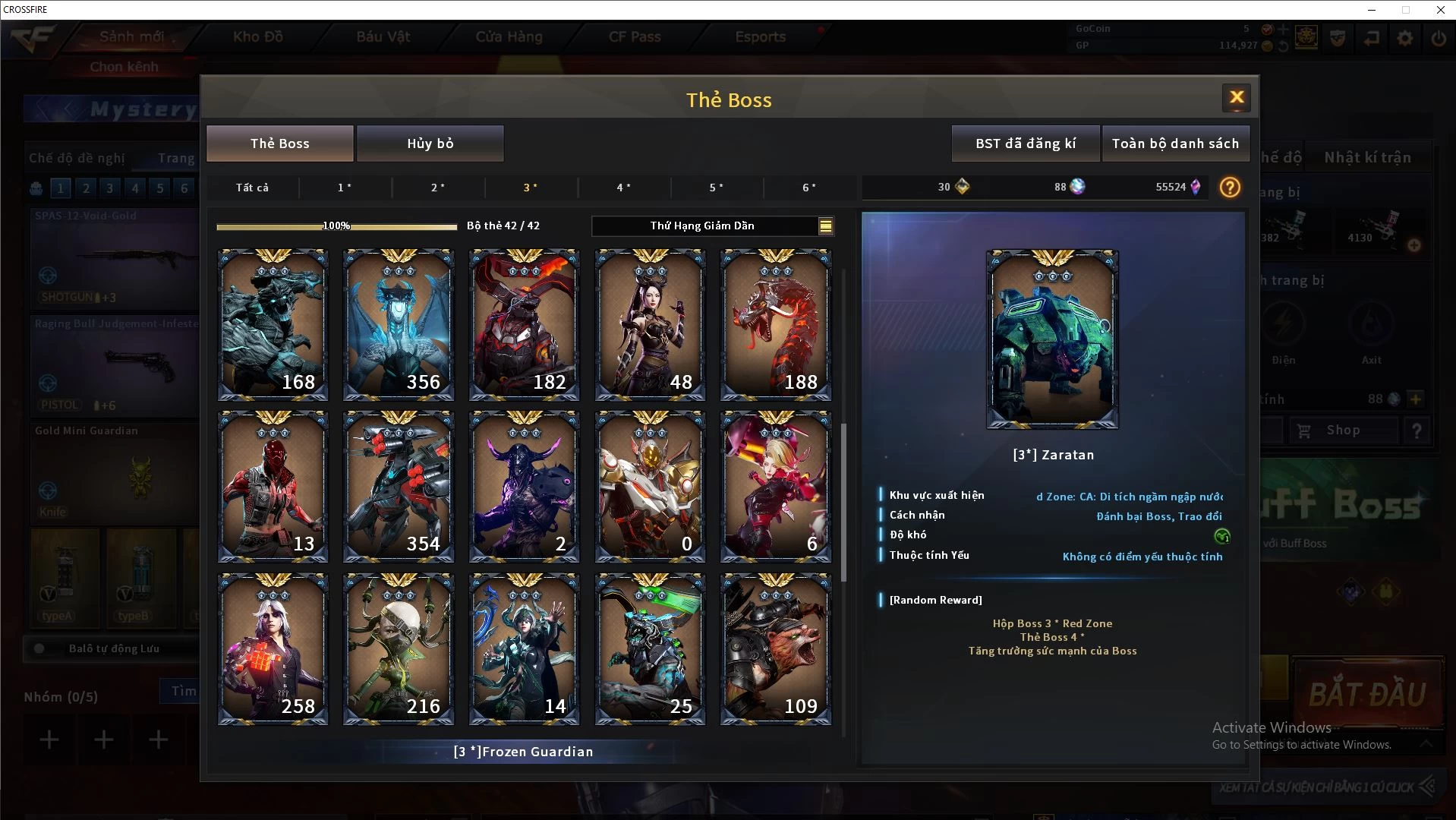This screenshot has width=1456, height=820.
Task: Close the Thẻ Boss window
Action: coord(1236,97)
